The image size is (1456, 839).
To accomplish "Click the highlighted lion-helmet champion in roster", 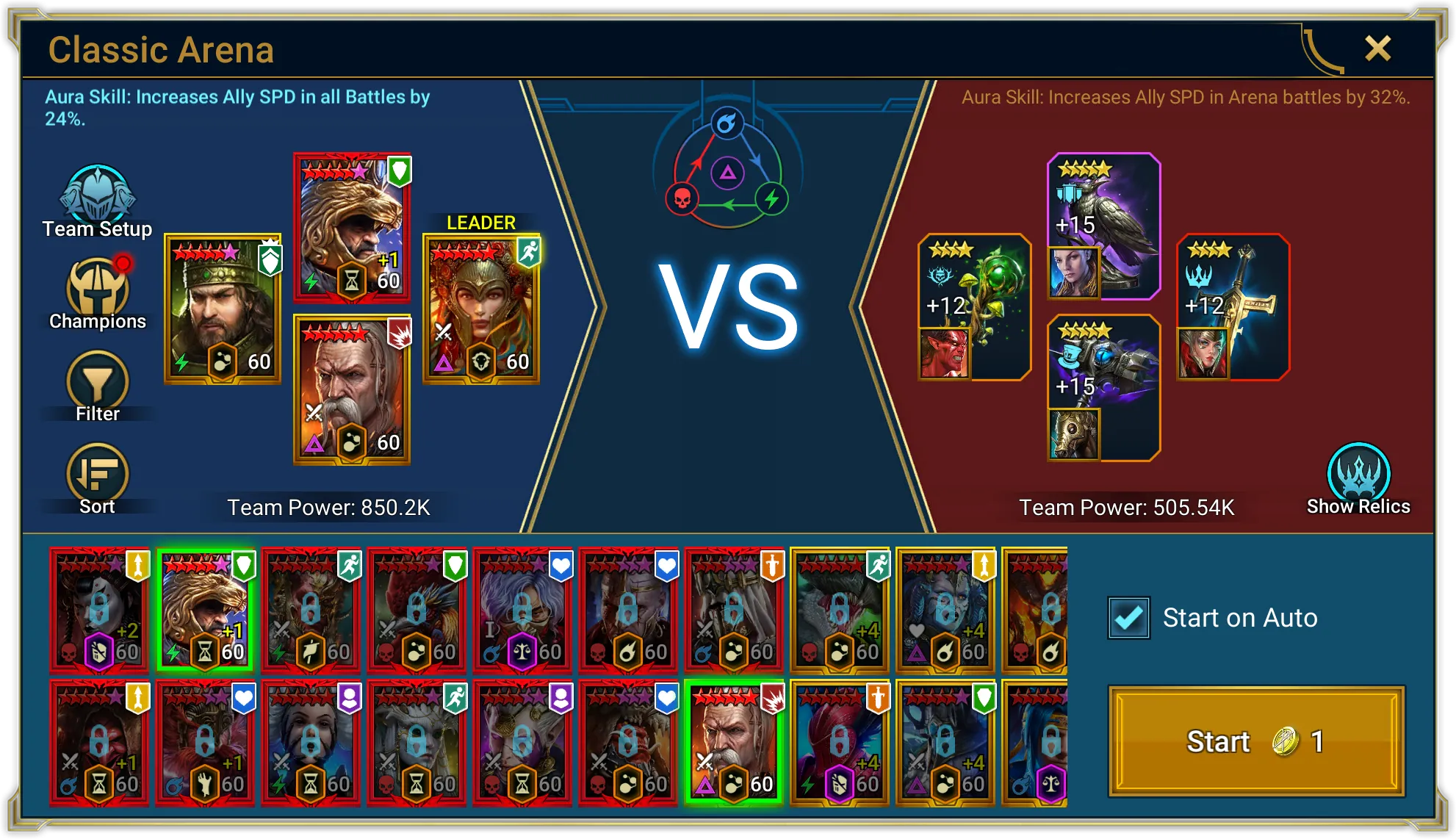I will pos(205,611).
